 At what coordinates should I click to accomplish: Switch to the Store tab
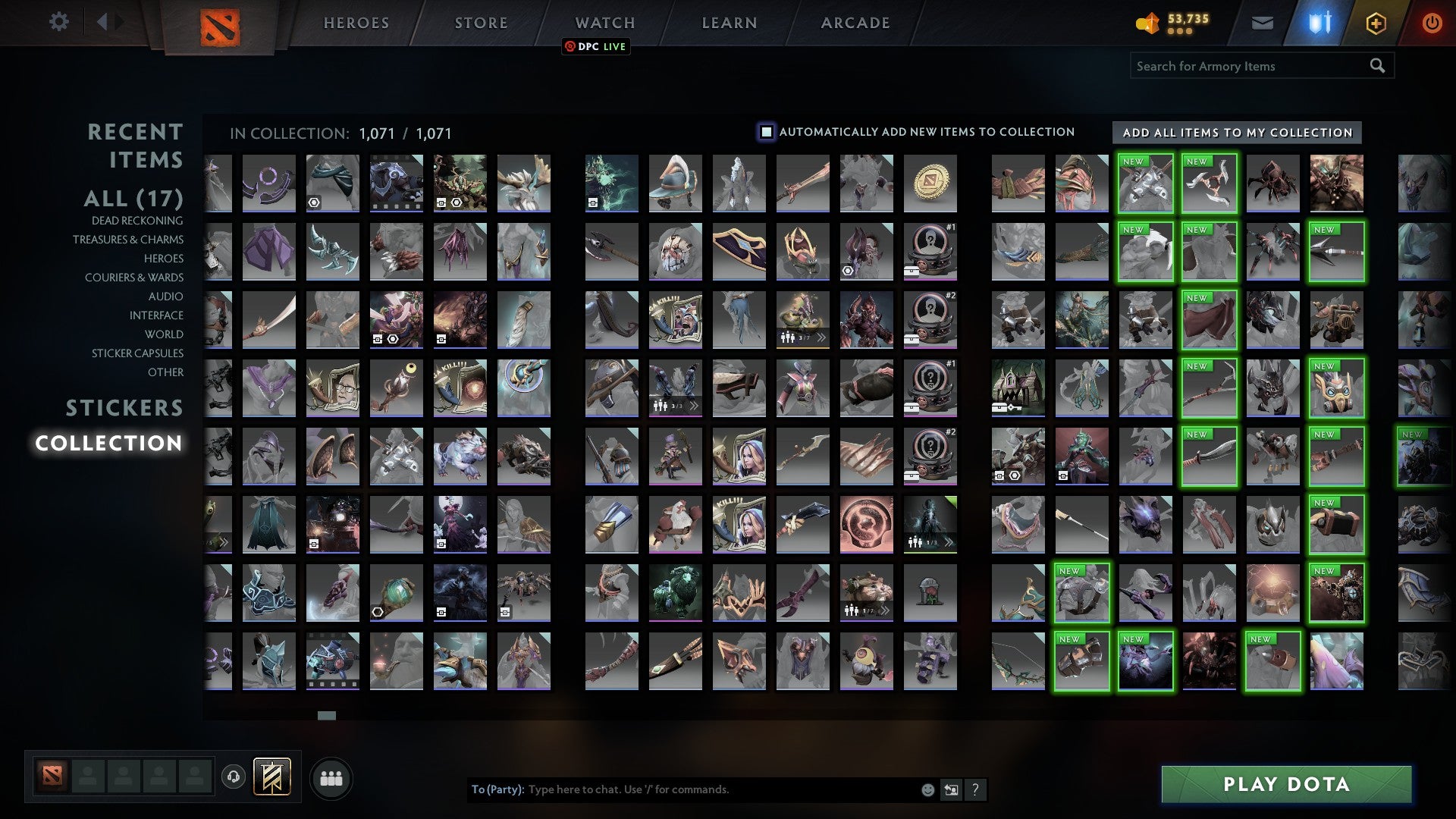(x=480, y=23)
